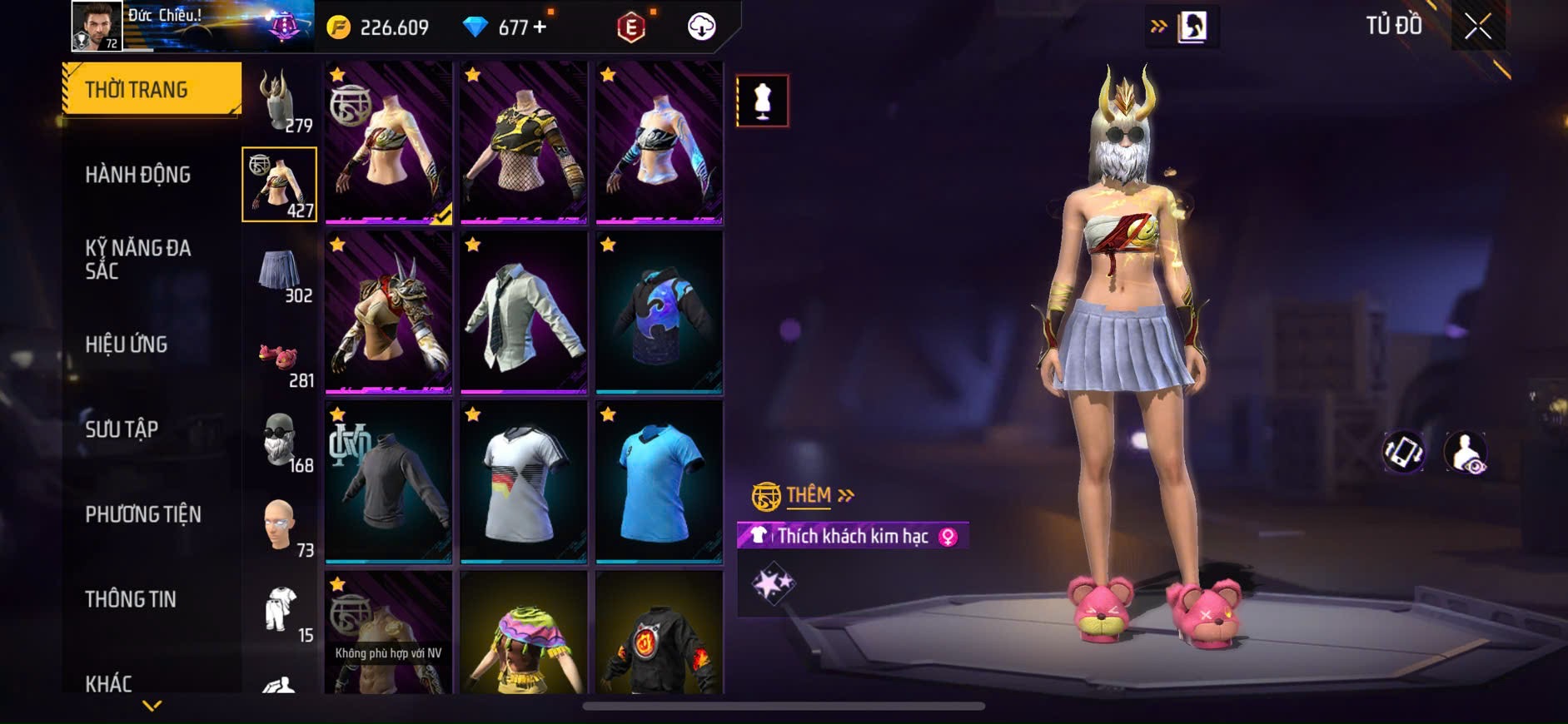Select the Hiệu Ứng tab
Screen dimensions: 1568x724
coord(127,345)
